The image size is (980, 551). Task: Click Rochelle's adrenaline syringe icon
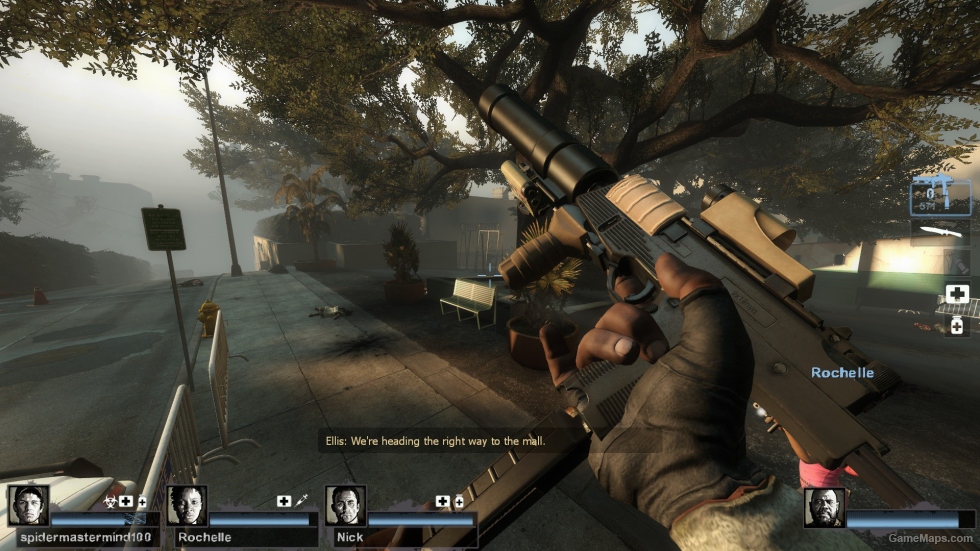point(300,500)
